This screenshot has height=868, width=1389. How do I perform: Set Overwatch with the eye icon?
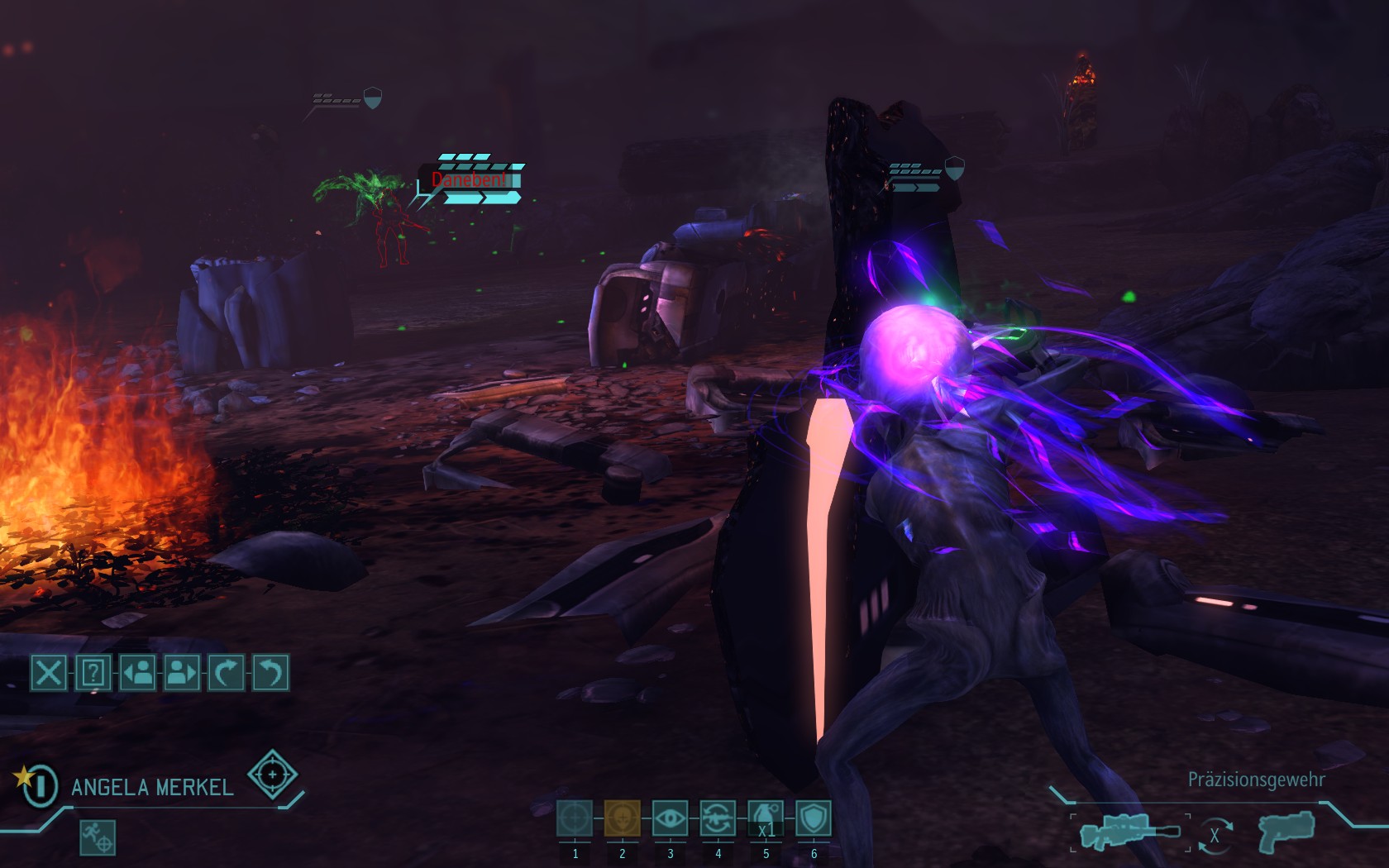coord(670,819)
